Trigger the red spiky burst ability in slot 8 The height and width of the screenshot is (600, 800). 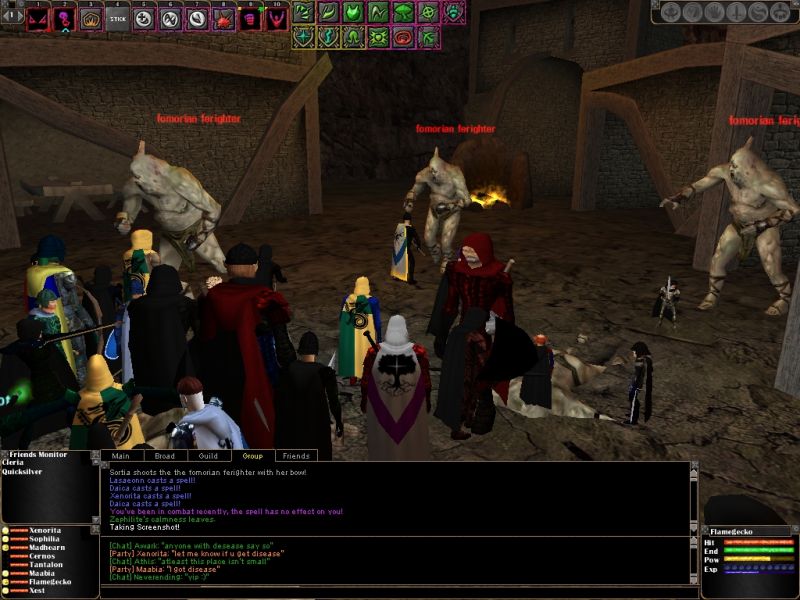pyautogui.click(x=224, y=18)
